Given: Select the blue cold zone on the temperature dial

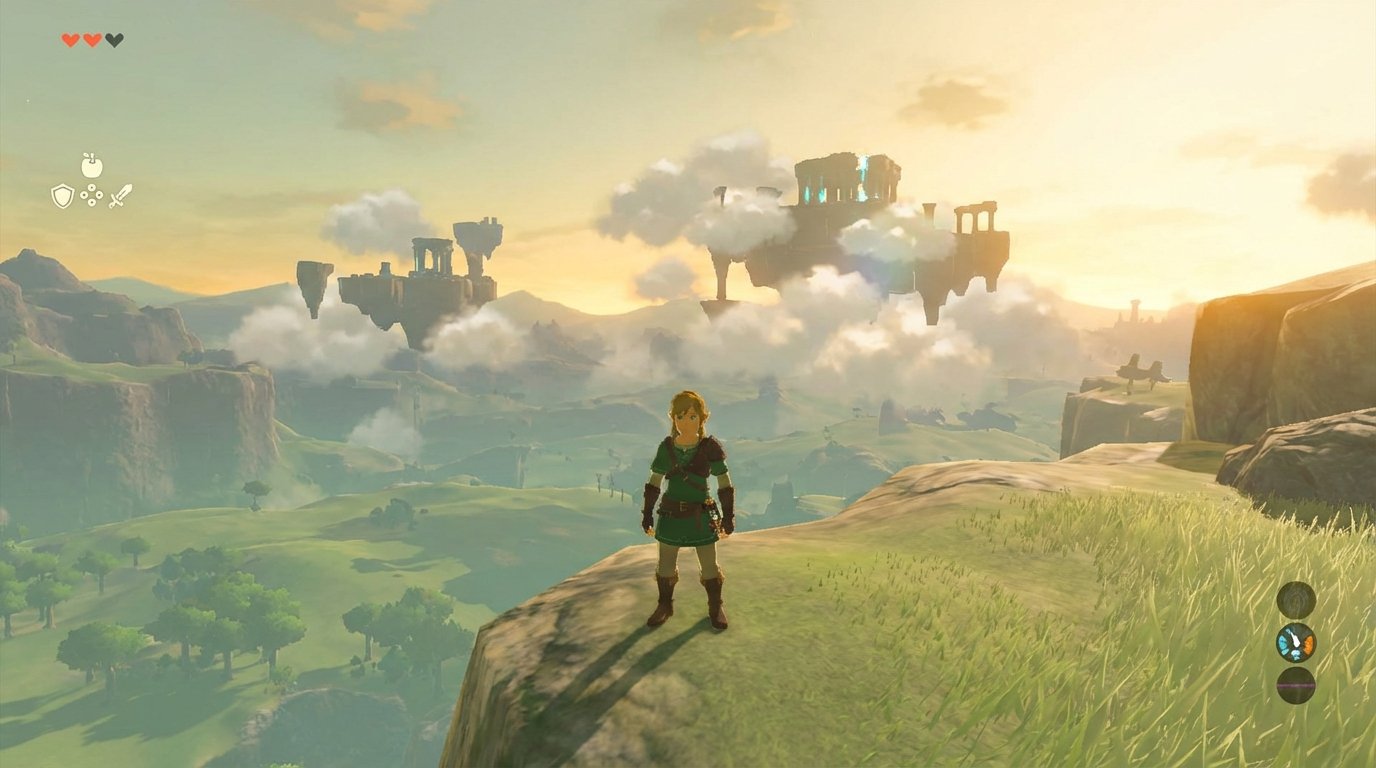Looking at the screenshot, I should [1282, 643].
